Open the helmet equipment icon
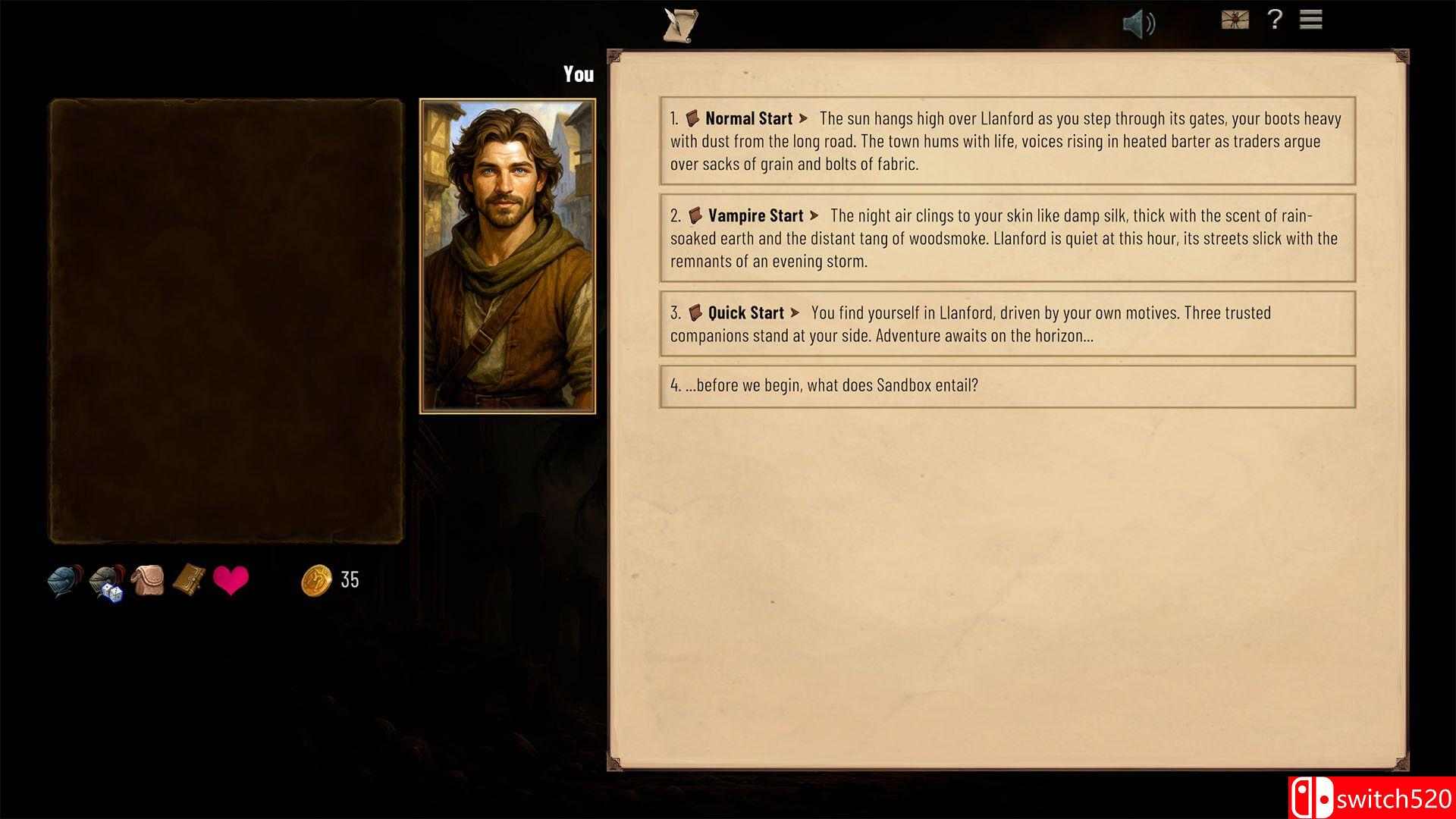This screenshot has height=819, width=1456. (x=64, y=578)
